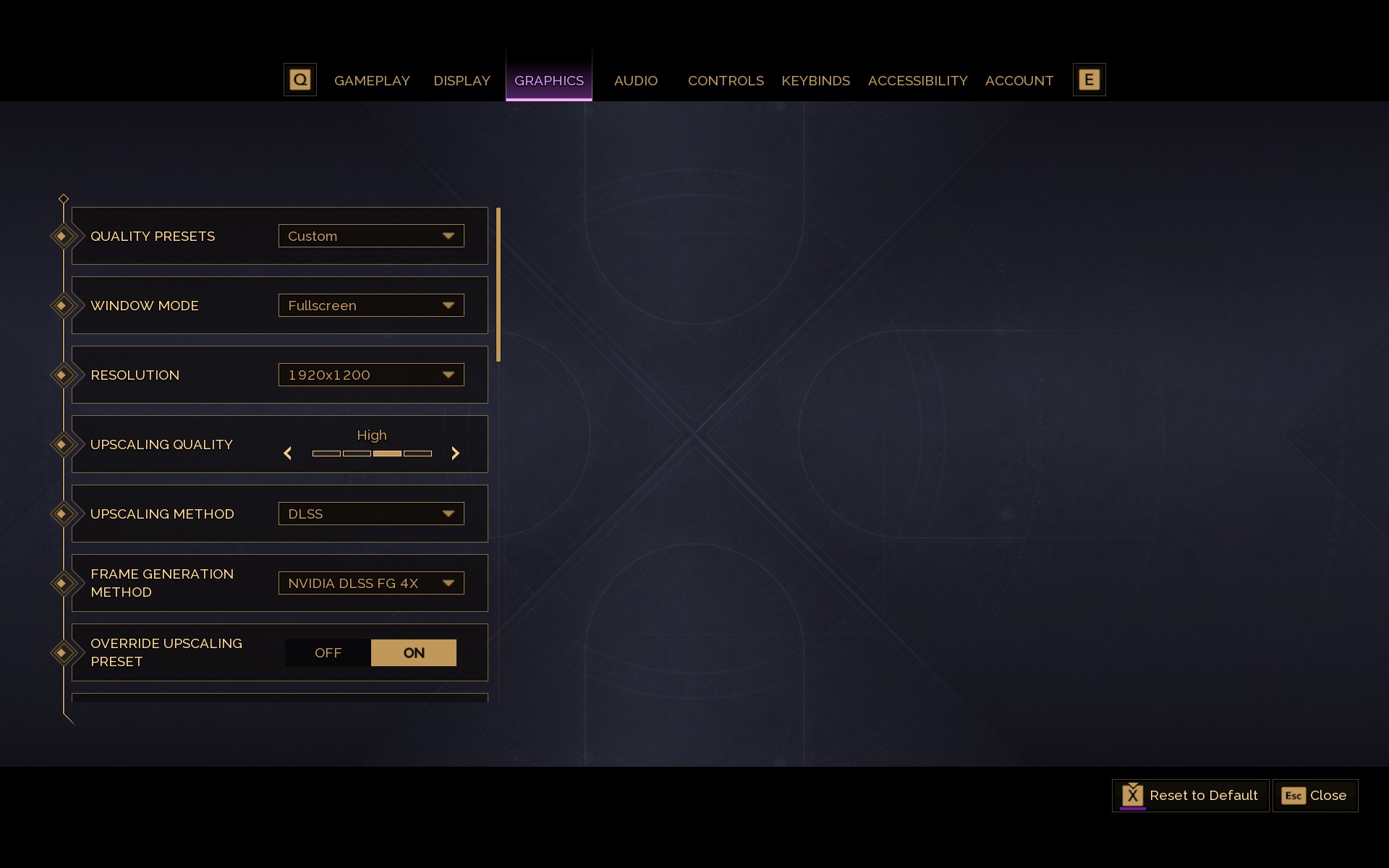Viewport: 1389px width, 868px height.
Task: Select the Graphics tab
Action: (548, 81)
